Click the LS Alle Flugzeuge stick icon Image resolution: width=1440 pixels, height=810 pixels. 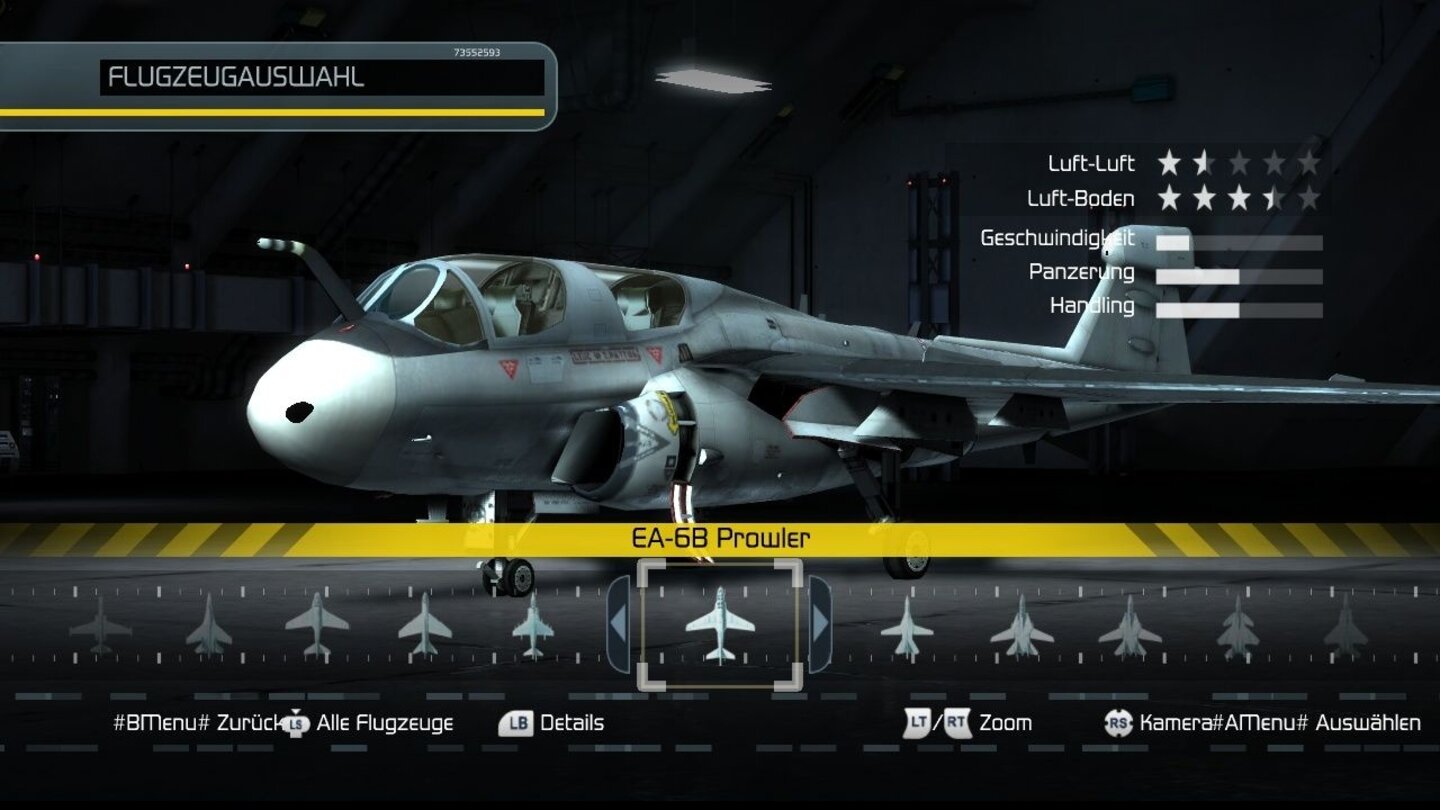pyautogui.click(x=295, y=721)
